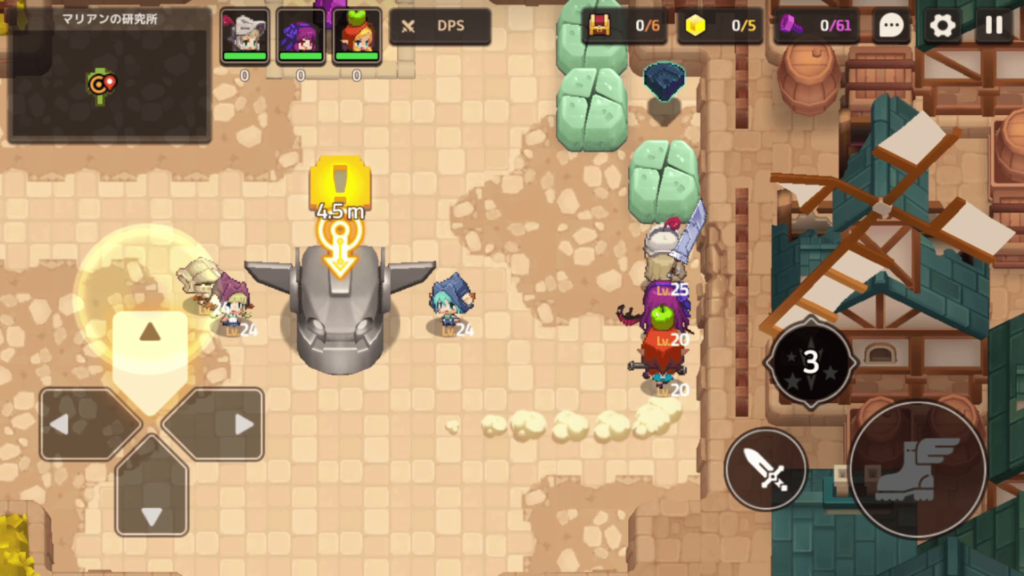This screenshot has height=576, width=1024.
Task: Activate the chain skill star button
Action: pyautogui.click(x=810, y=362)
